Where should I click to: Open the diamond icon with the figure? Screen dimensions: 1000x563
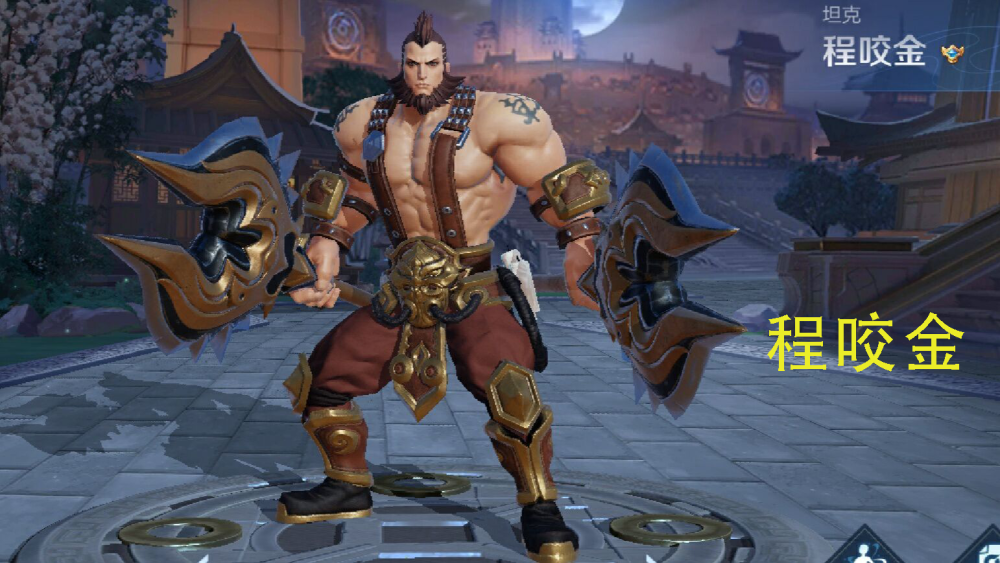click(862, 549)
